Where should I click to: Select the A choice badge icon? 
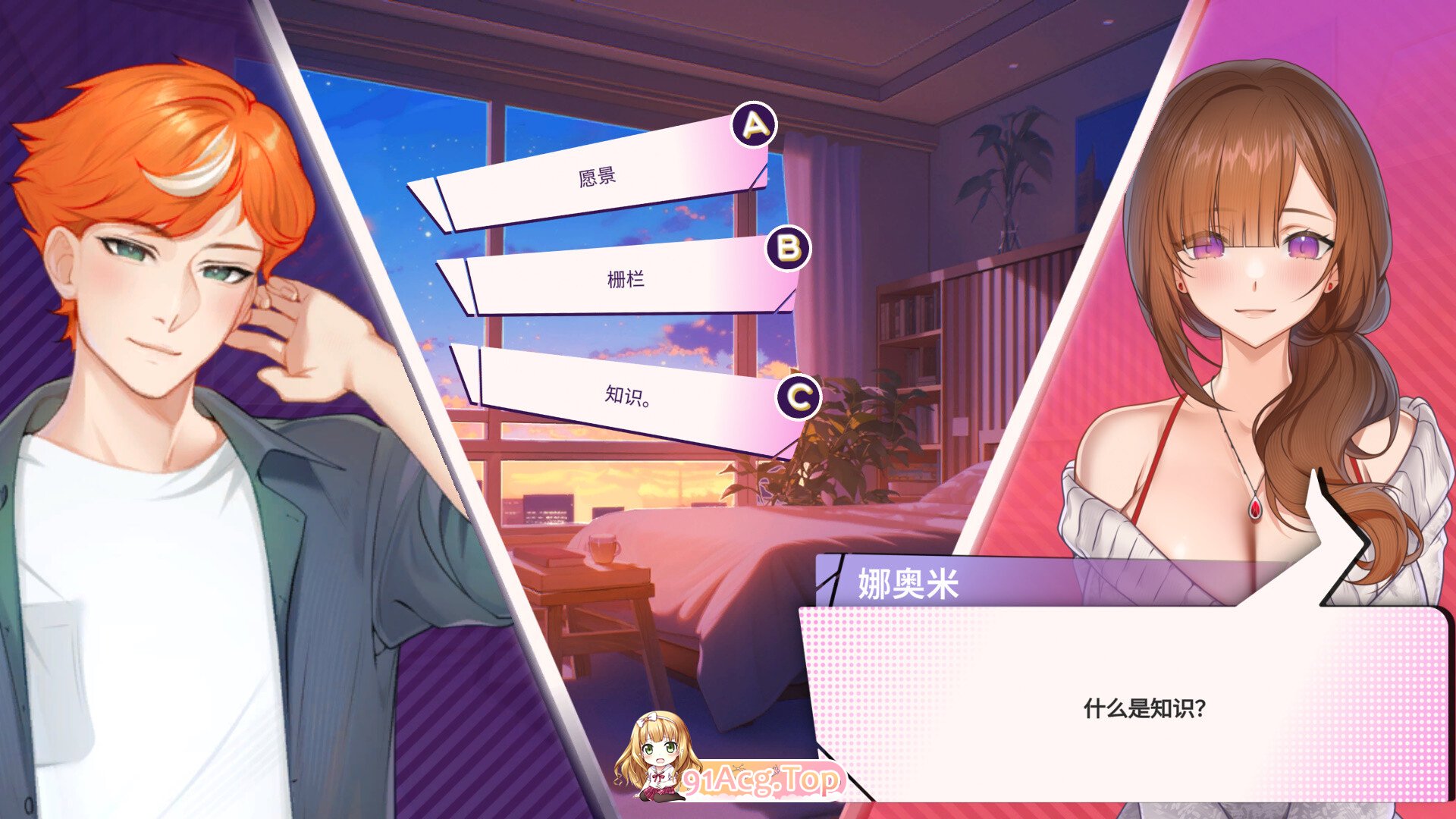tap(753, 123)
